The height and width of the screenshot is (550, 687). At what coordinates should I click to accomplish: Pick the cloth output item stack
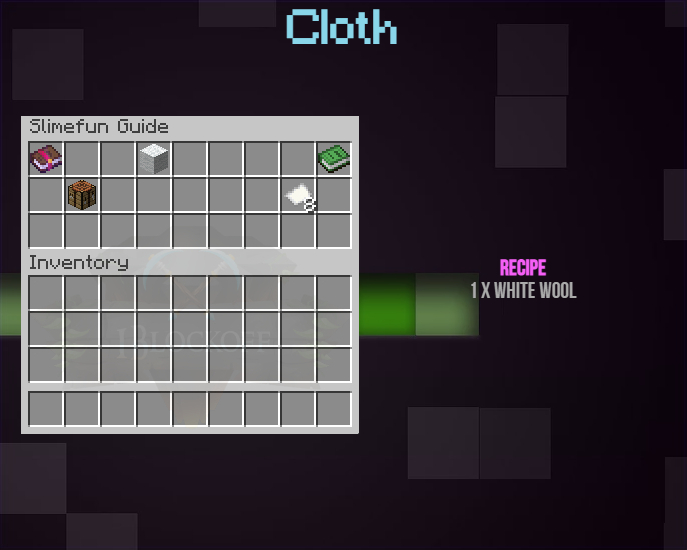click(298, 195)
